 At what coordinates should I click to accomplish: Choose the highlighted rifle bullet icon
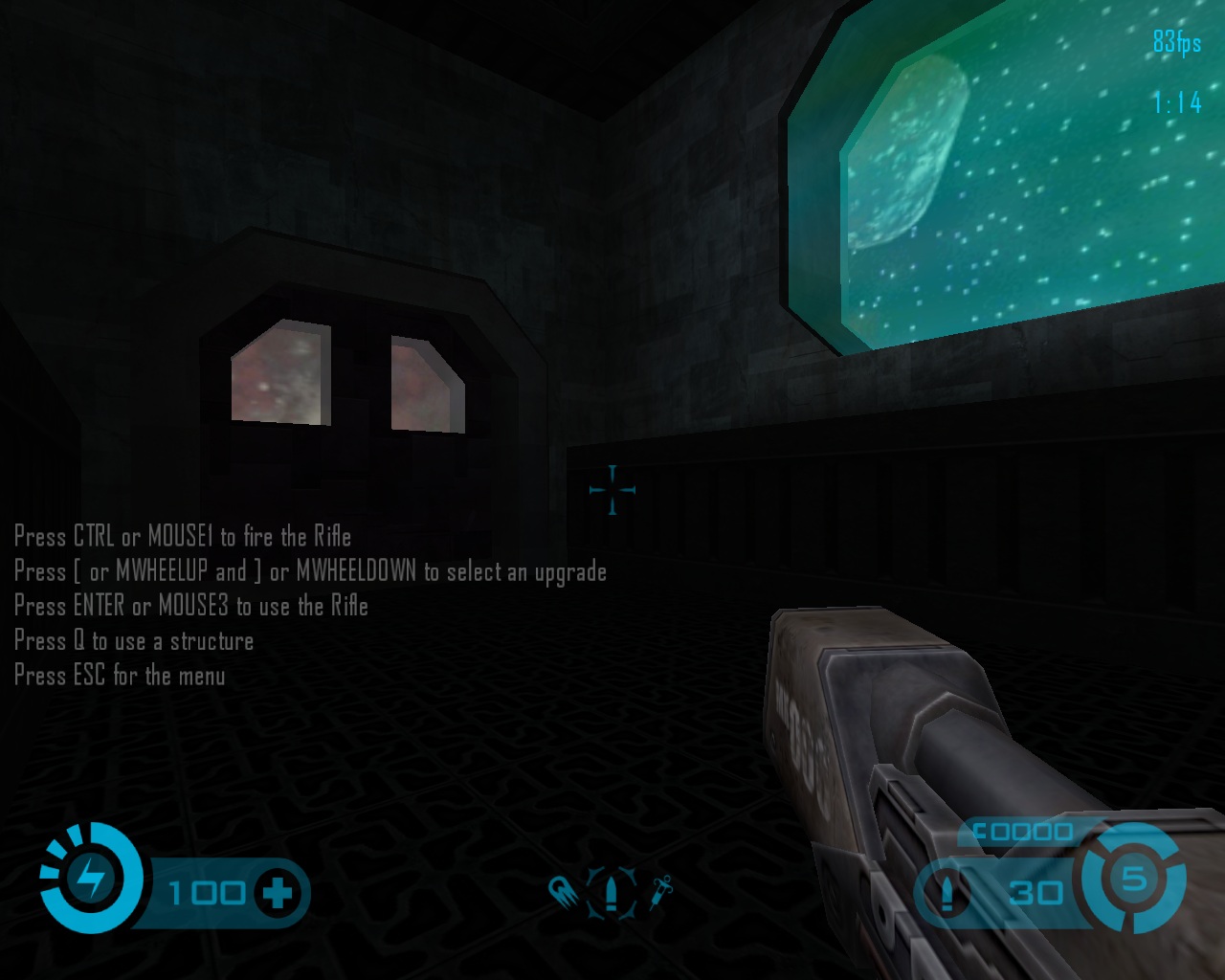pos(612,894)
